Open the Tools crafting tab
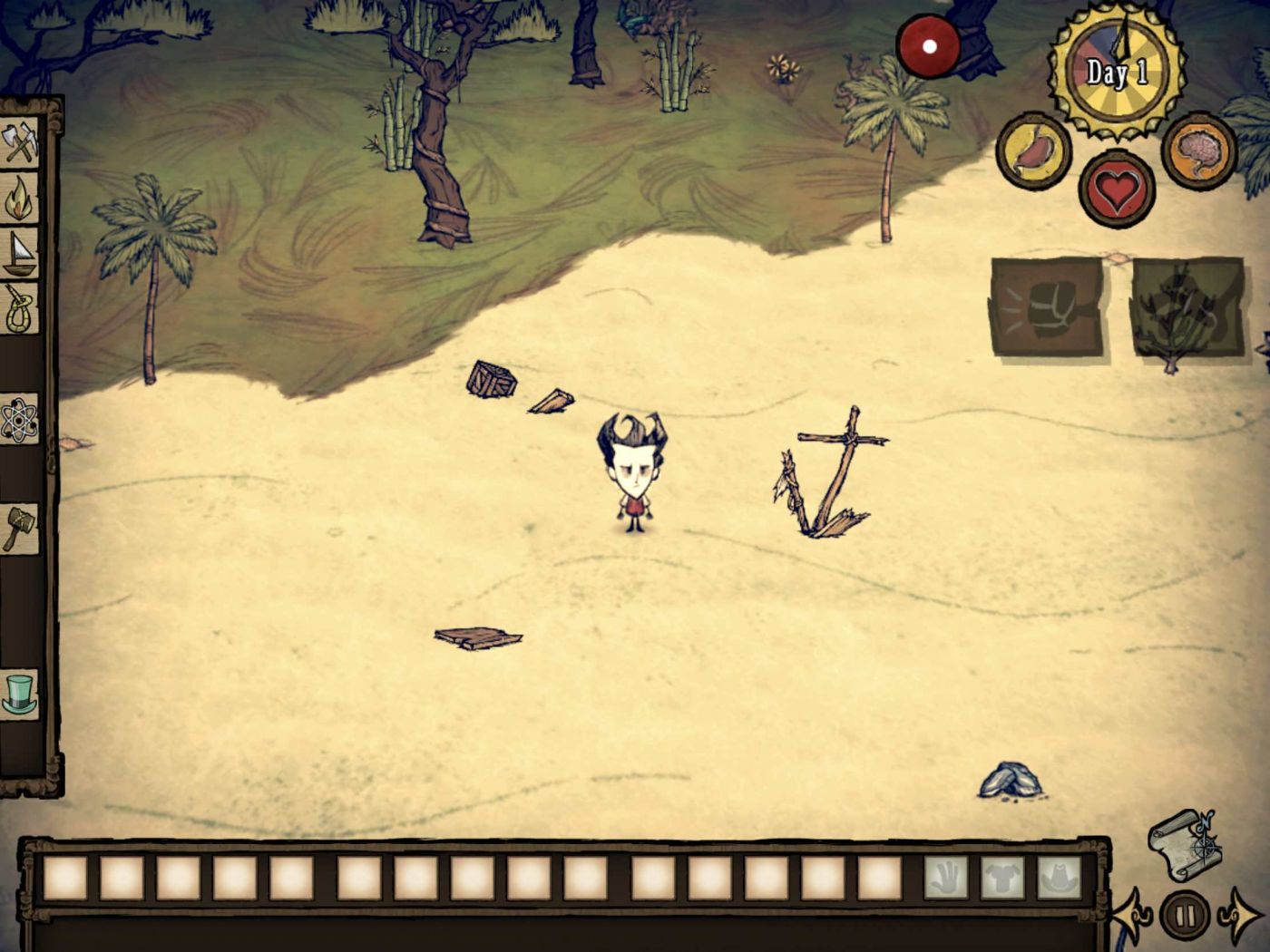1270x952 pixels. pos(20,143)
